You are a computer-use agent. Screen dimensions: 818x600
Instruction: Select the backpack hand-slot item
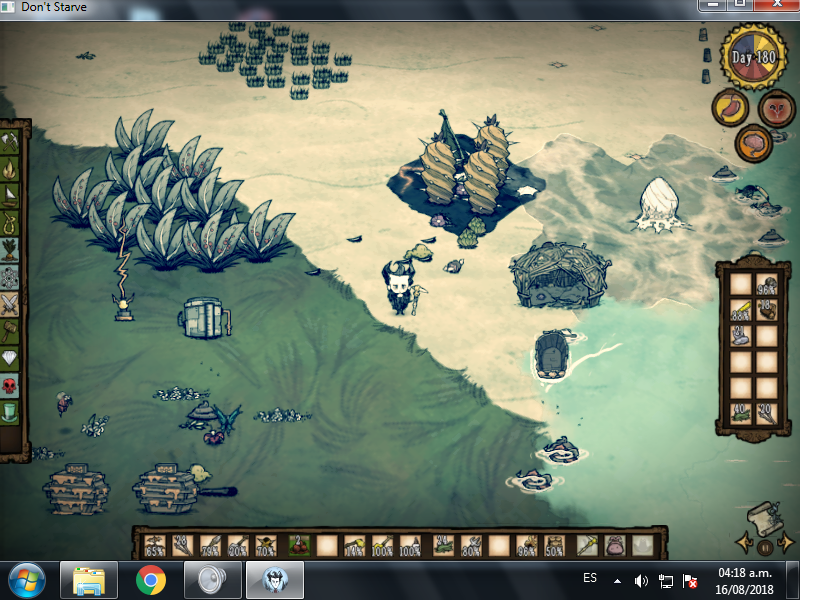click(x=613, y=546)
